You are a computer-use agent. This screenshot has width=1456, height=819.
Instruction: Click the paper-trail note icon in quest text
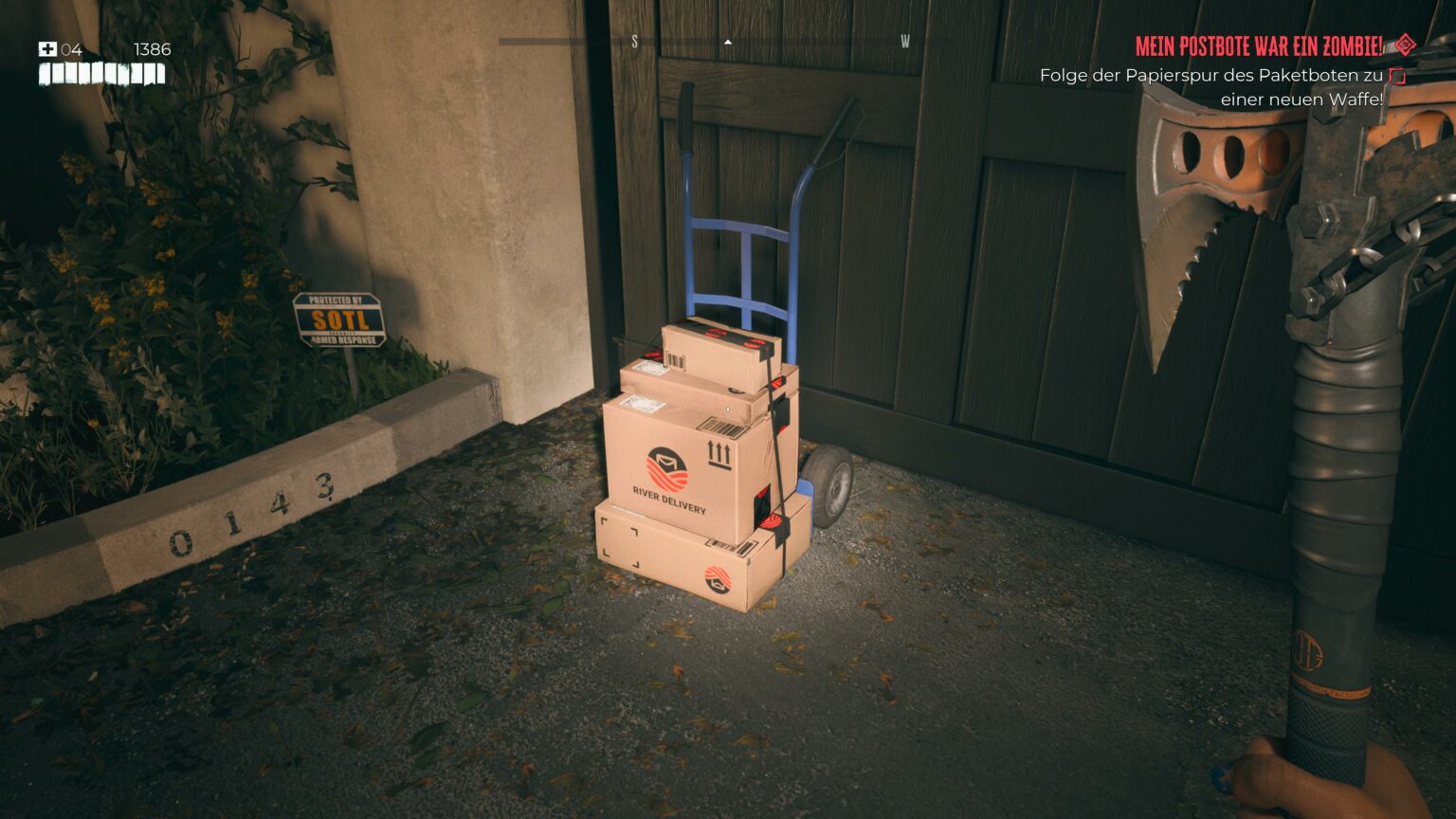[1395, 75]
